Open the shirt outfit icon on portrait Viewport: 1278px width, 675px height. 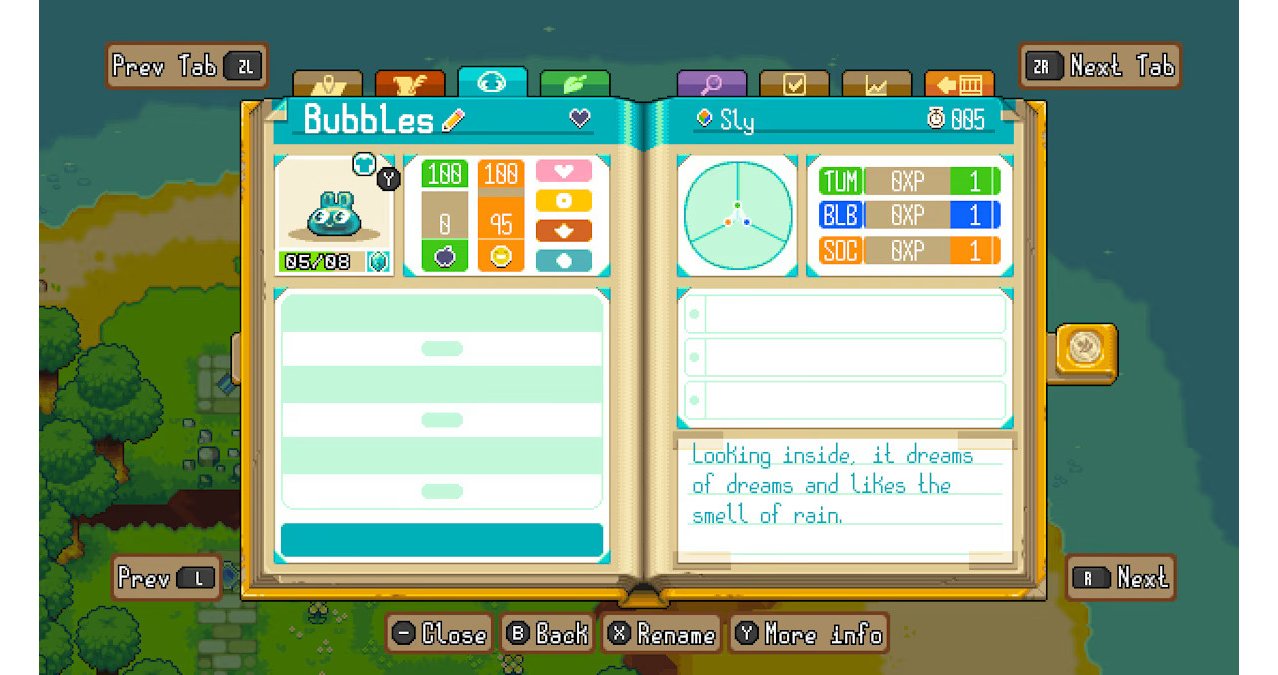(x=363, y=164)
